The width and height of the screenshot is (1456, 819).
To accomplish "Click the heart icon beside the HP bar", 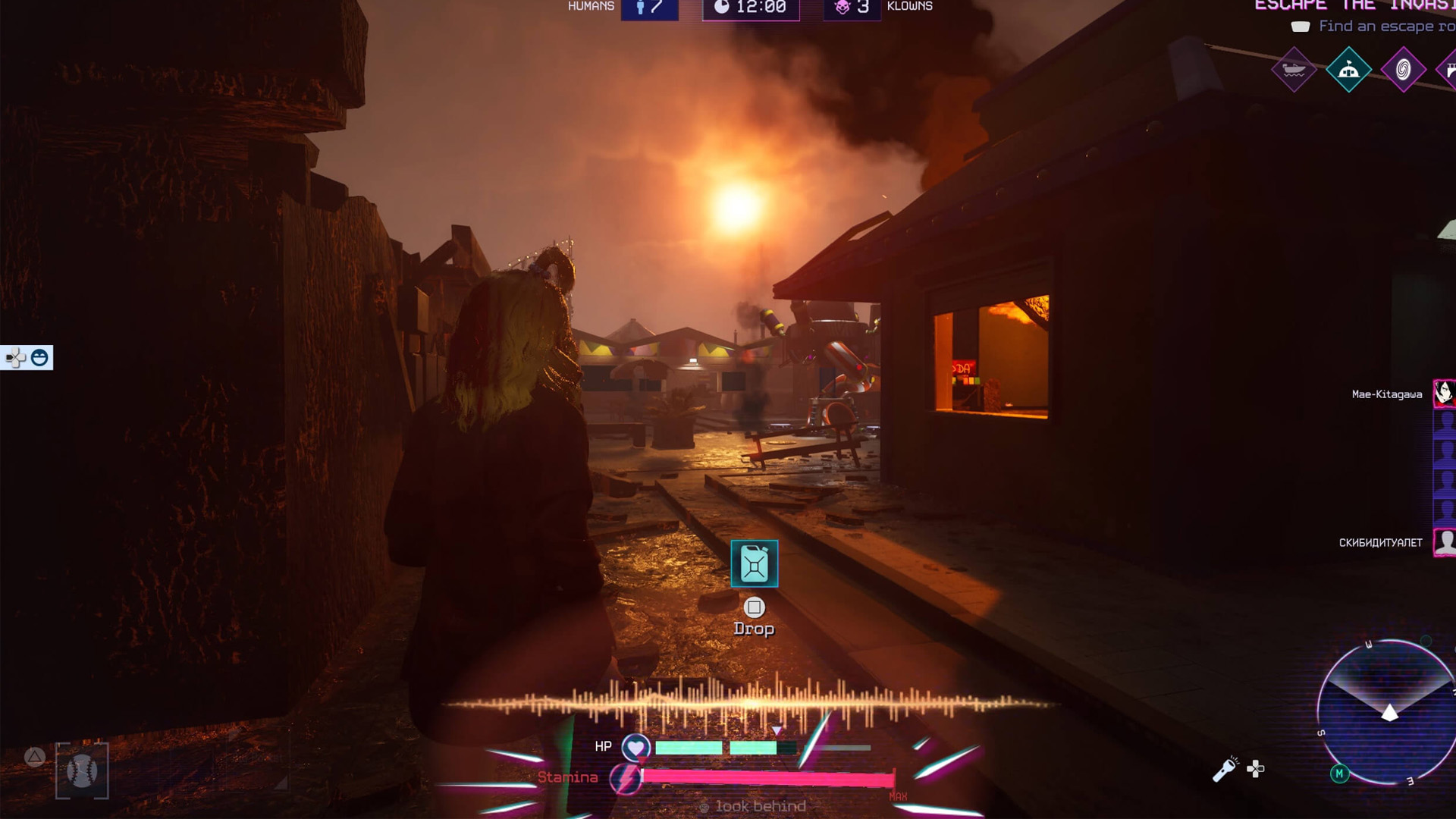I will [x=635, y=747].
